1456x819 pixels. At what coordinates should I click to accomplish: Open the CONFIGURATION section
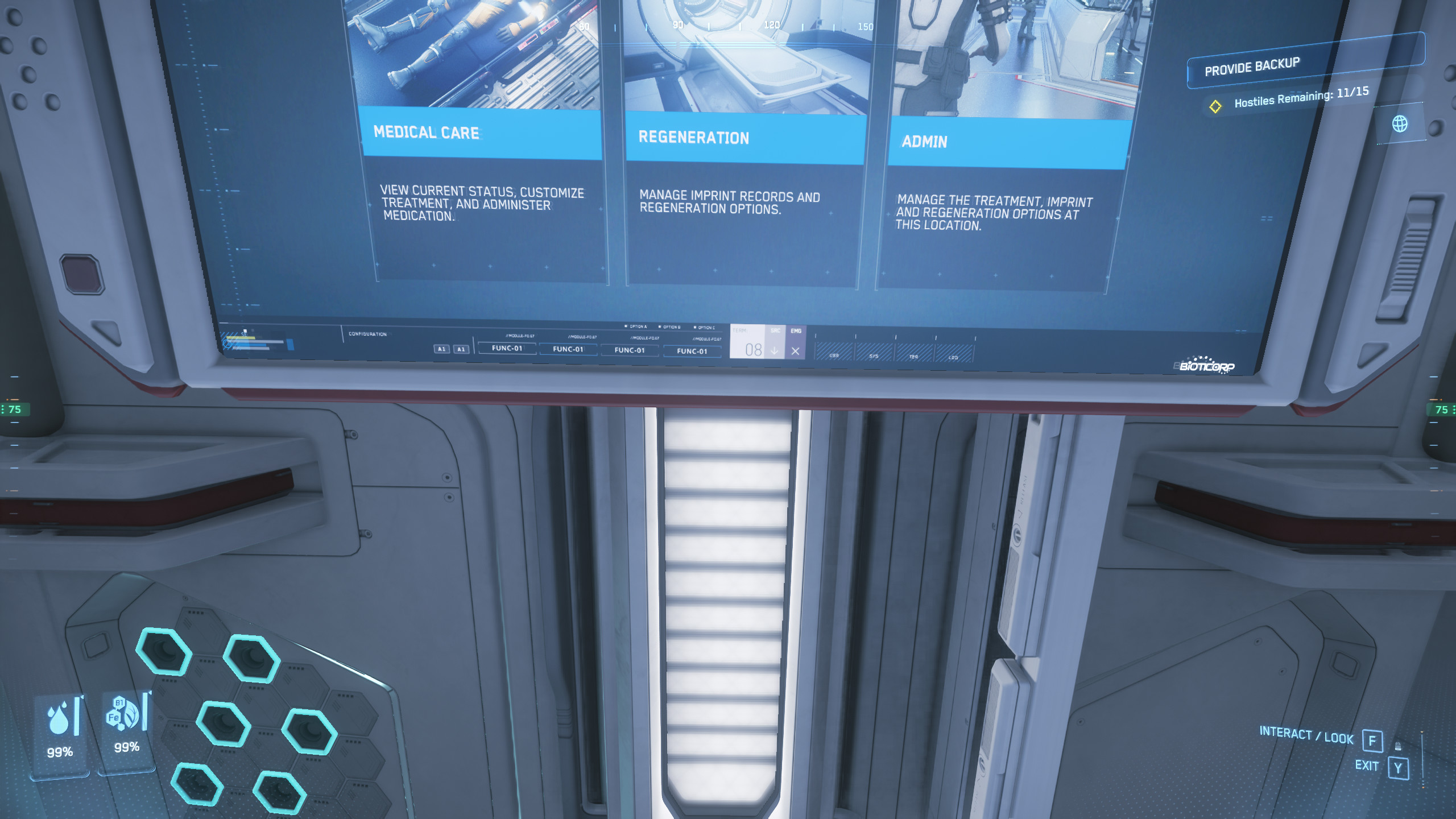click(367, 334)
